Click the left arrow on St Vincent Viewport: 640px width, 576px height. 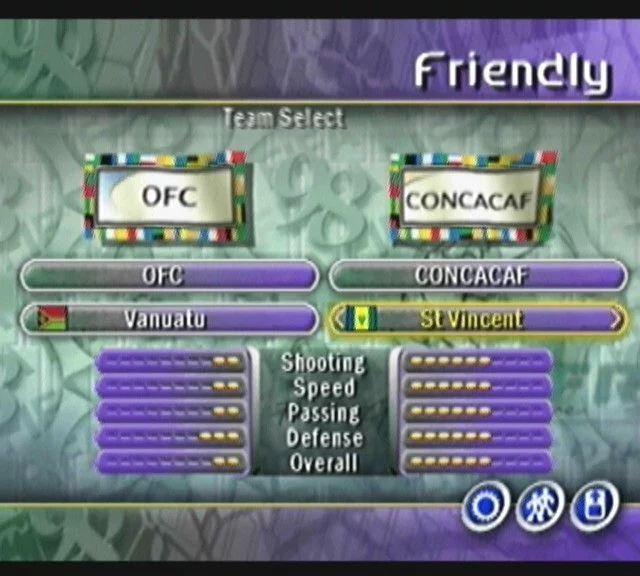tap(338, 319)
